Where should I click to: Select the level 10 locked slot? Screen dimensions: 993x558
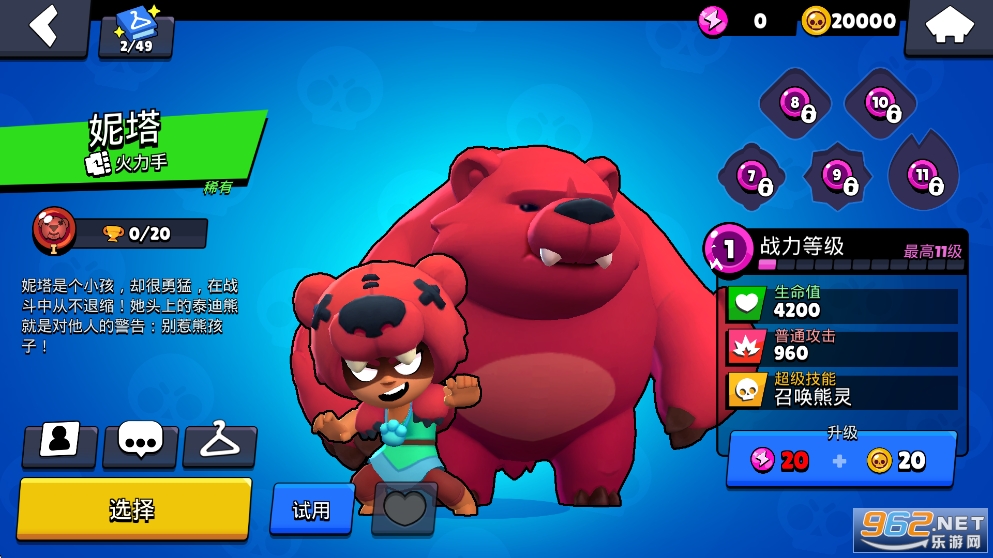coord(881,104)
